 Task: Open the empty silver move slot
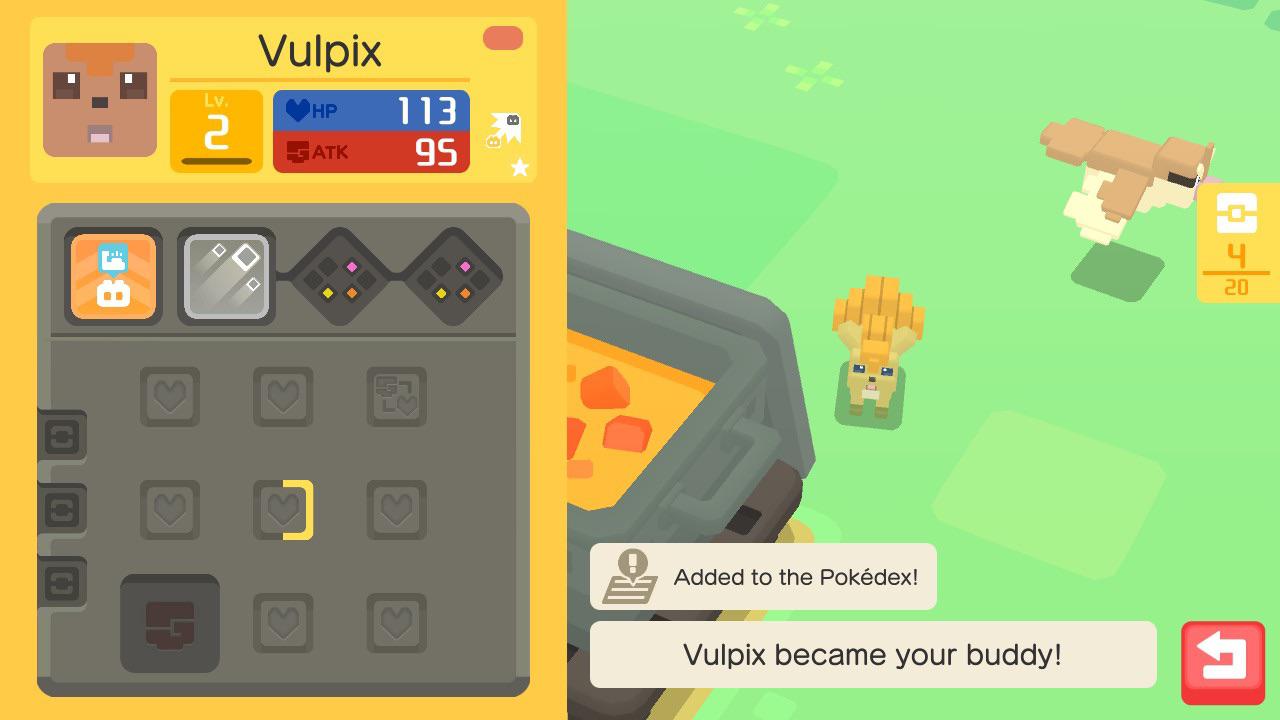226,275
